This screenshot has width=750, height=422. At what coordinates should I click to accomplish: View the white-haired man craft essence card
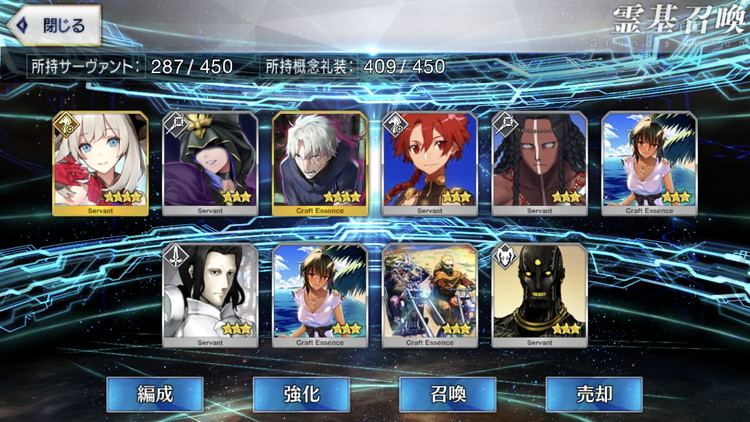[320, 162]
